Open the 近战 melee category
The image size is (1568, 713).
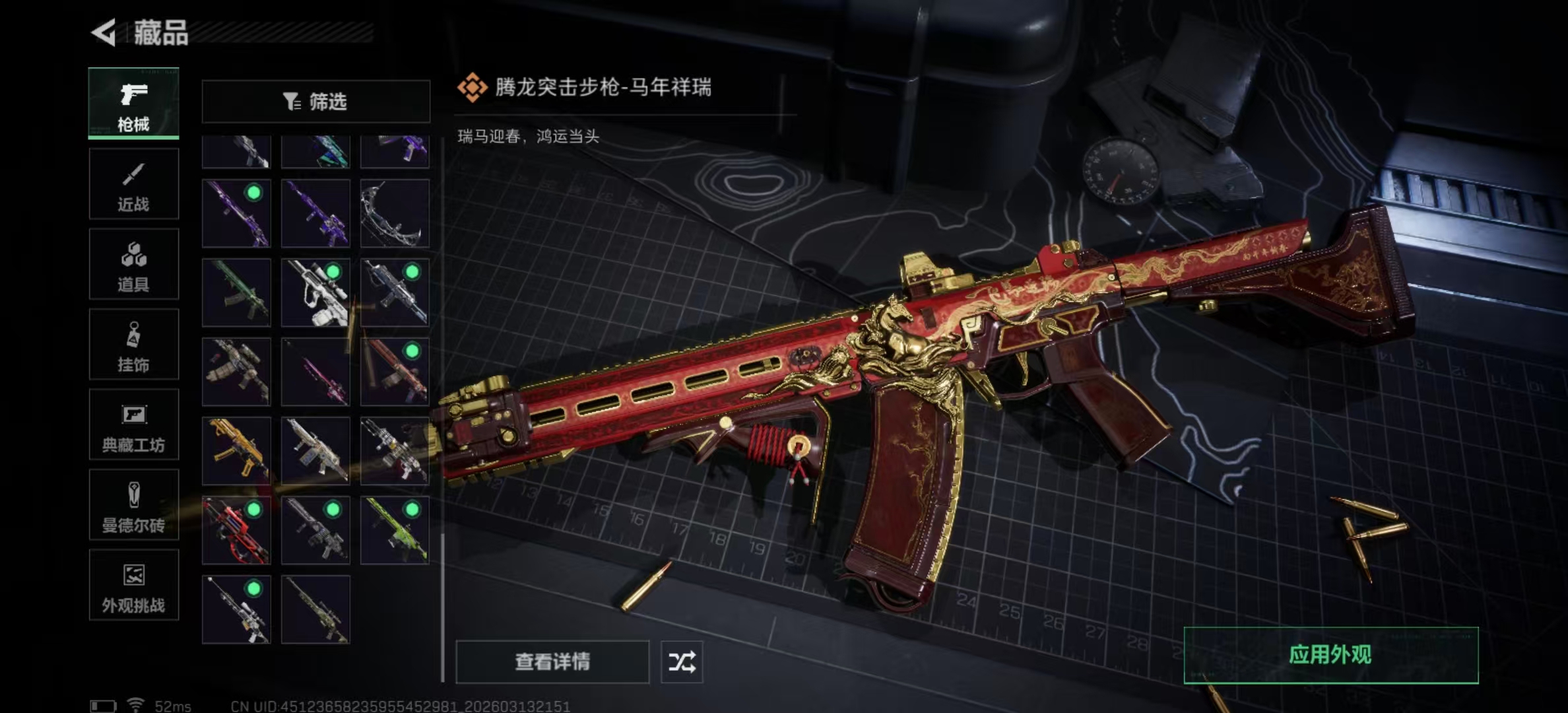point(133,184)
